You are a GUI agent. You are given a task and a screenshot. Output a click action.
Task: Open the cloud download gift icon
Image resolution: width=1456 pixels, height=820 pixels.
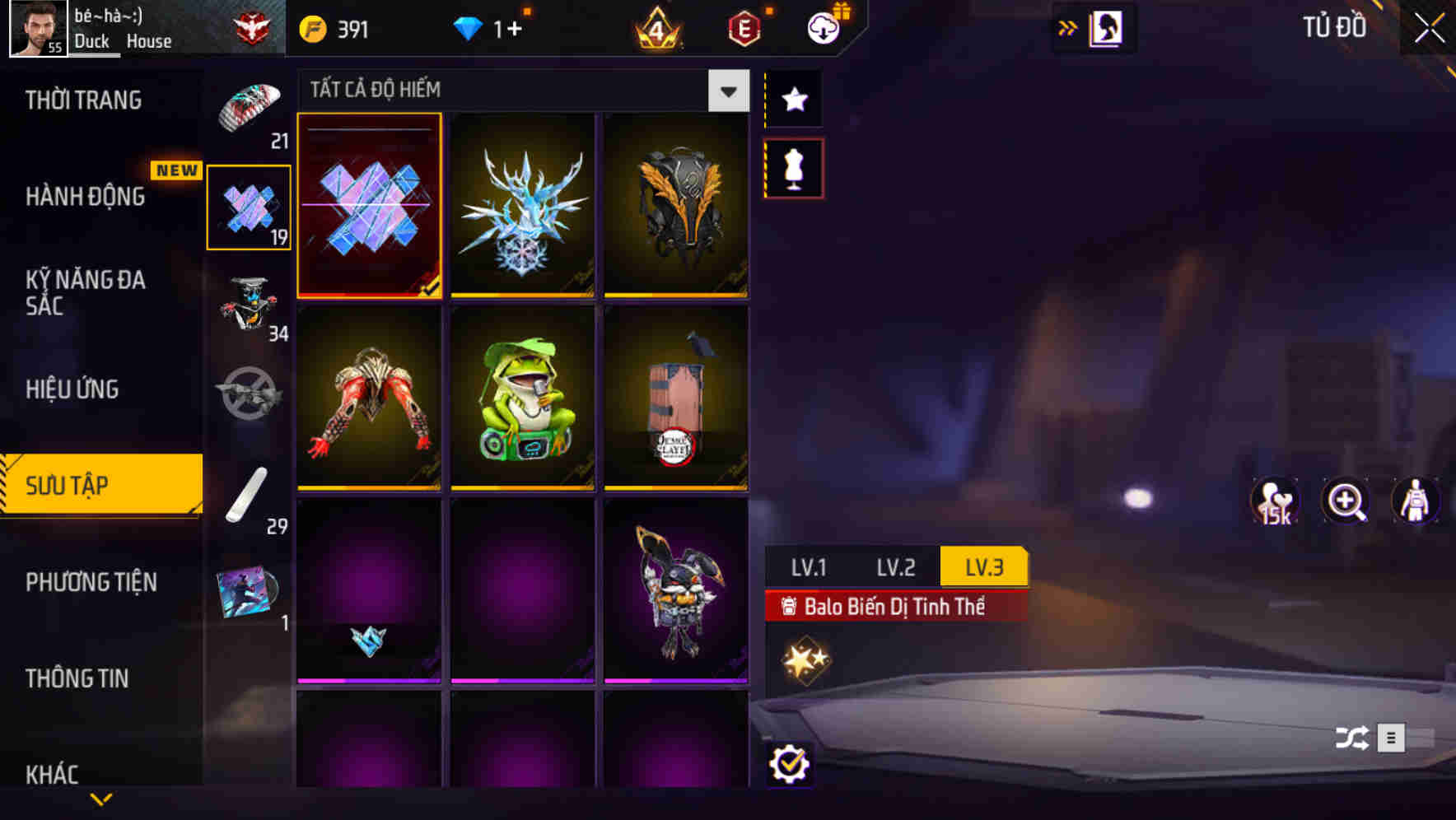coord(822,27)
